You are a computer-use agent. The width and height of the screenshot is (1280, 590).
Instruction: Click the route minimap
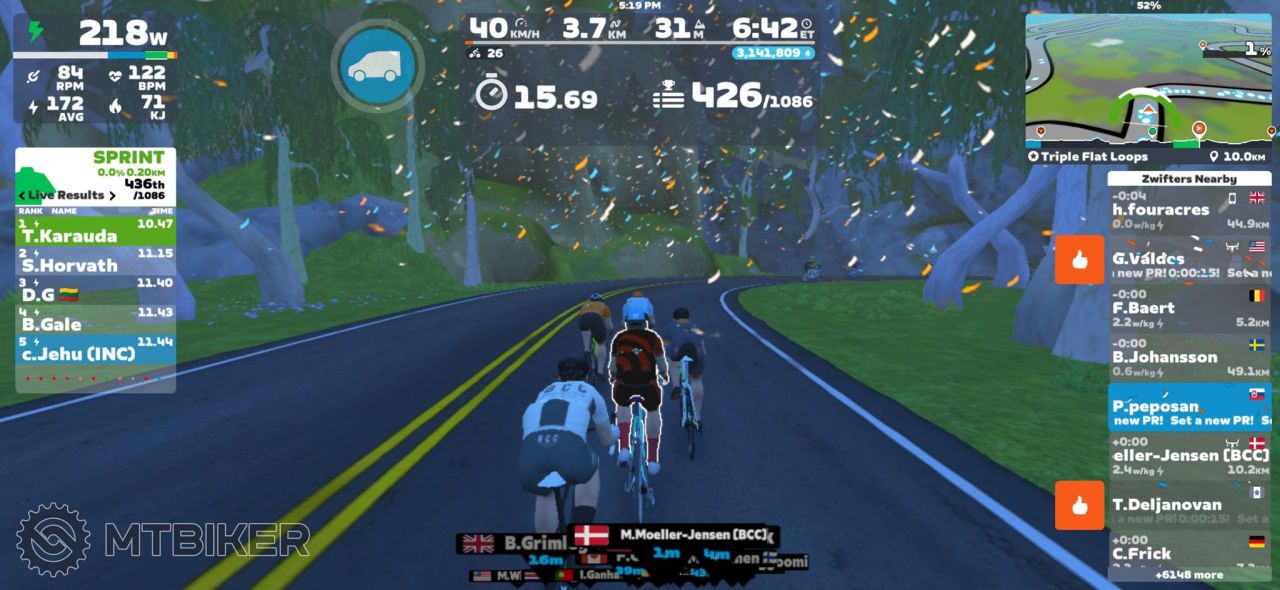(1148, 80)
